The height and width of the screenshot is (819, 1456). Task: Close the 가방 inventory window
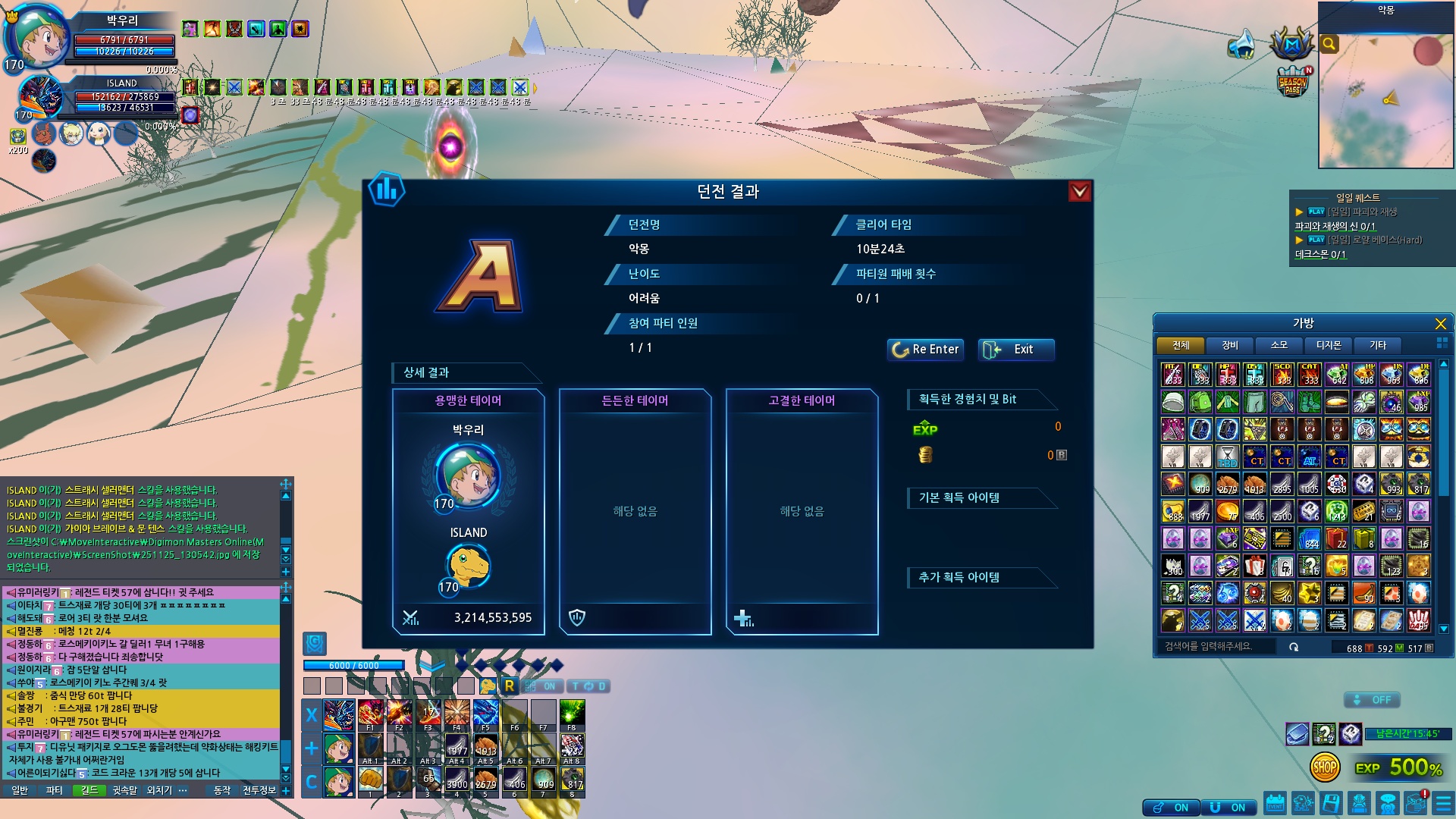point(1440,324)
